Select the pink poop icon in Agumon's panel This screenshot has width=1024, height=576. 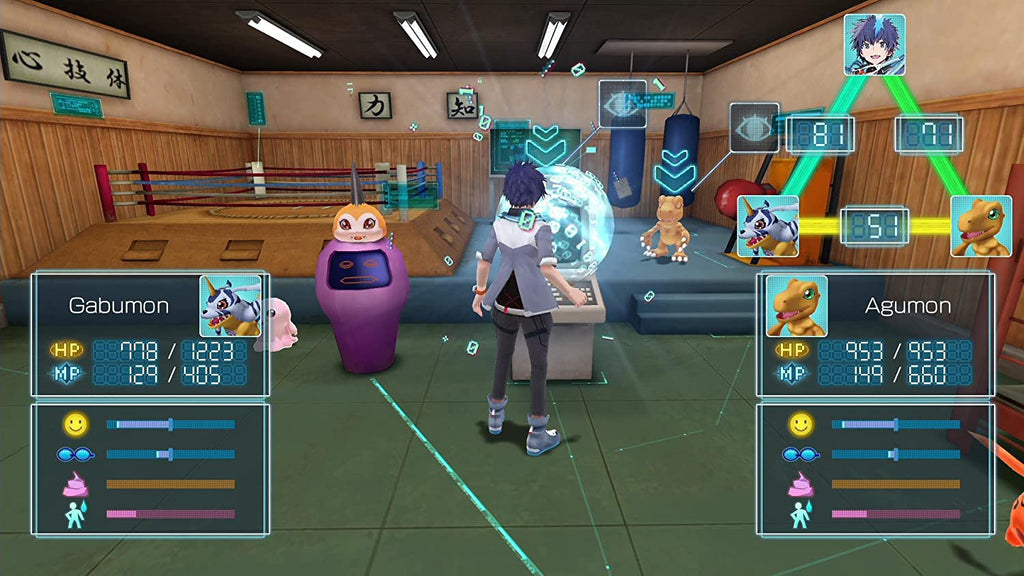[801, 484]
